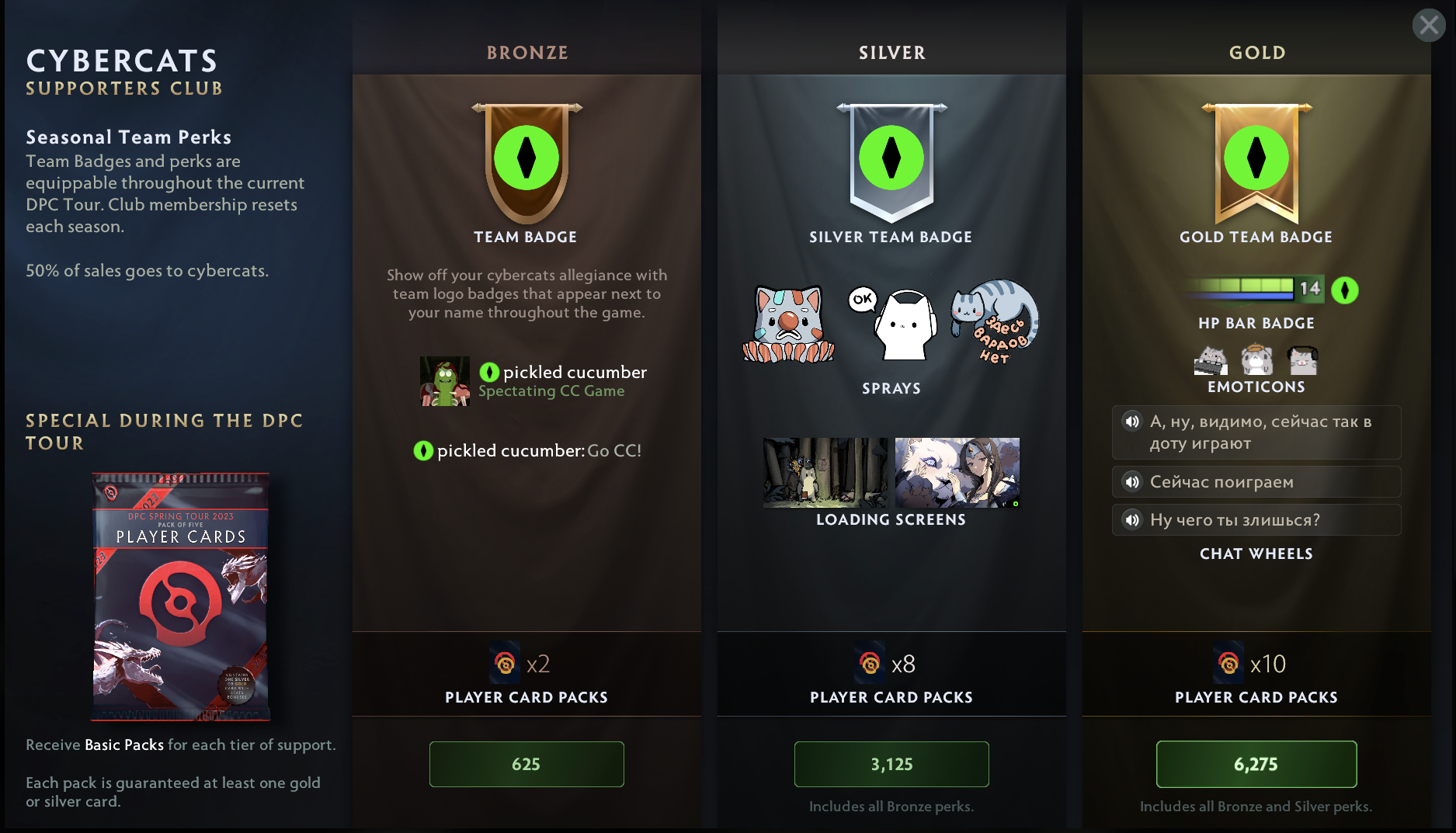This screenshot has width=1456, height=833.
Task: Purchase Gold tier for 6,275
Action: tap(1256, 764)
